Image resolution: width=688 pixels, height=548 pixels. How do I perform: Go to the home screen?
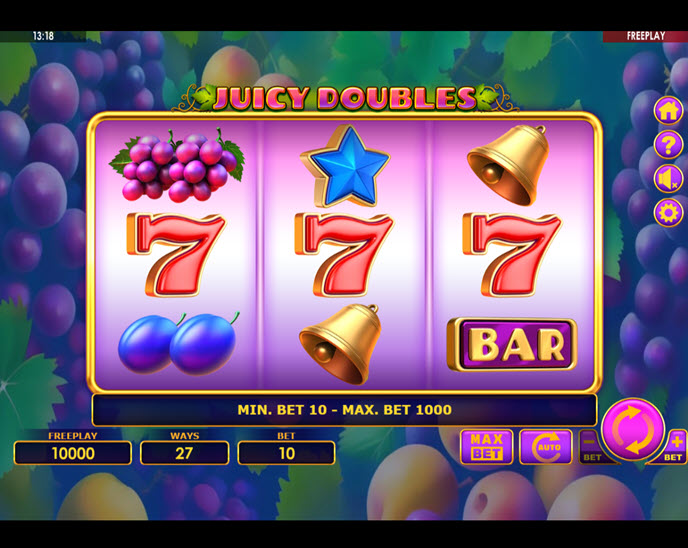pos(668,110)
